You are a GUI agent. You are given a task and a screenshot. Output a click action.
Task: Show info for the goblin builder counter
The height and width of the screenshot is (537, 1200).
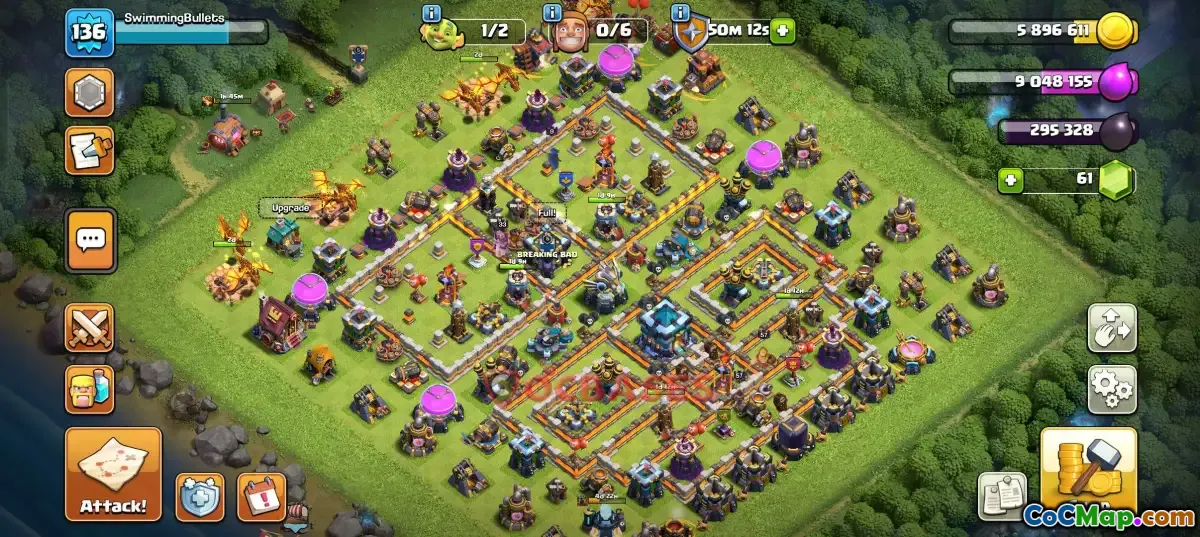[x=432, y=13]
